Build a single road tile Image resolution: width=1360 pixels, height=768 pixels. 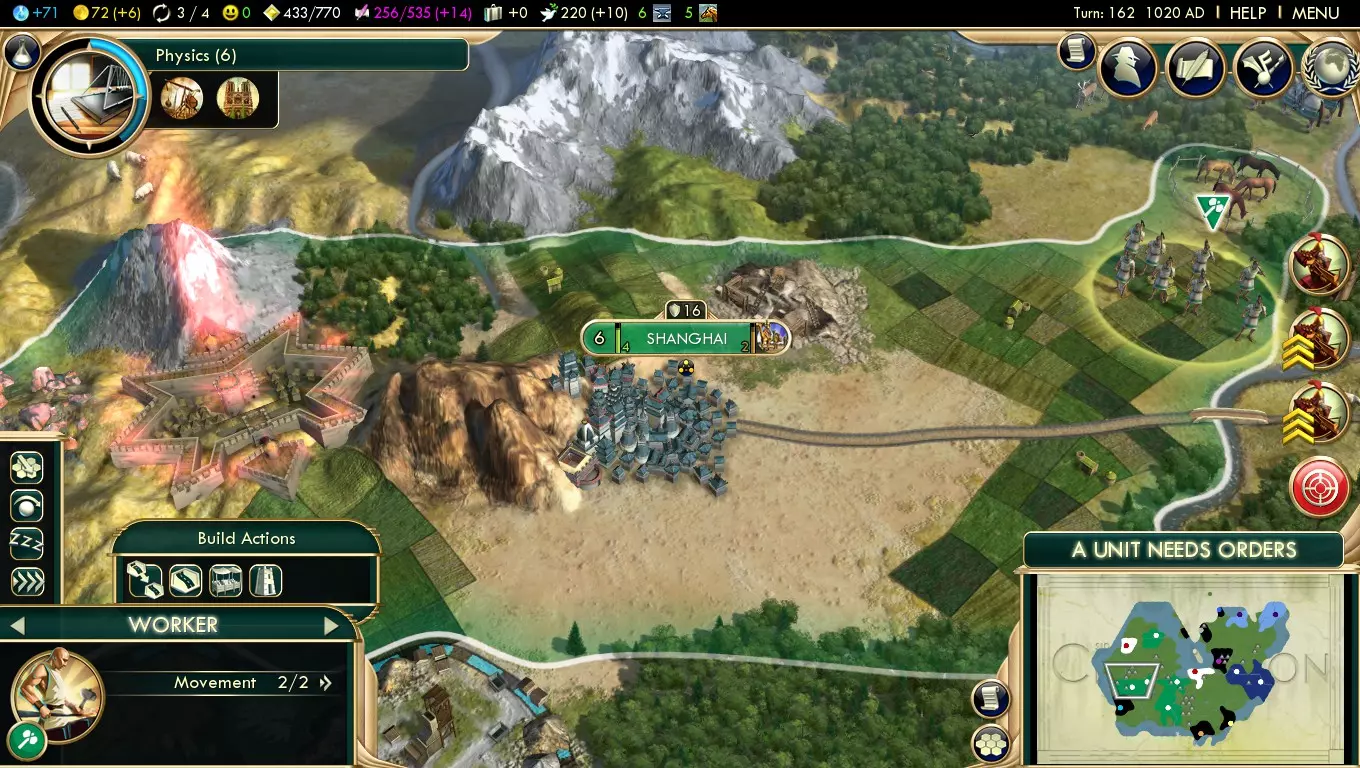point(185,580)
